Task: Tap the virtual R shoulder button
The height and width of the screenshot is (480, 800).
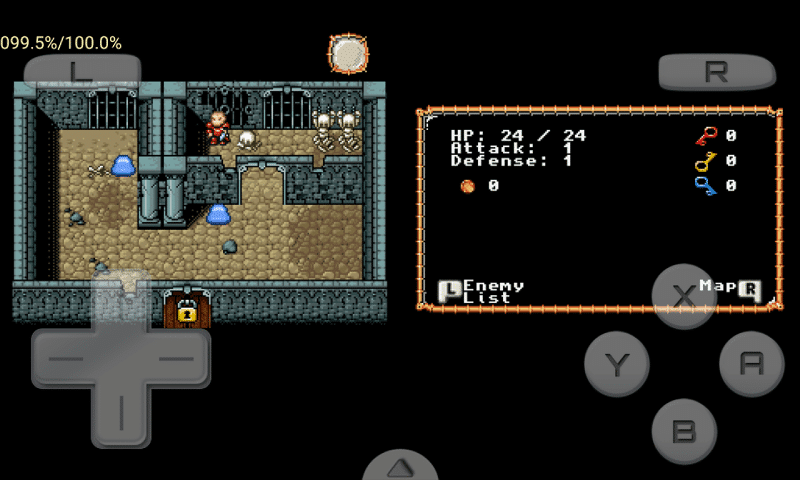Action: (x=716, y=72)
